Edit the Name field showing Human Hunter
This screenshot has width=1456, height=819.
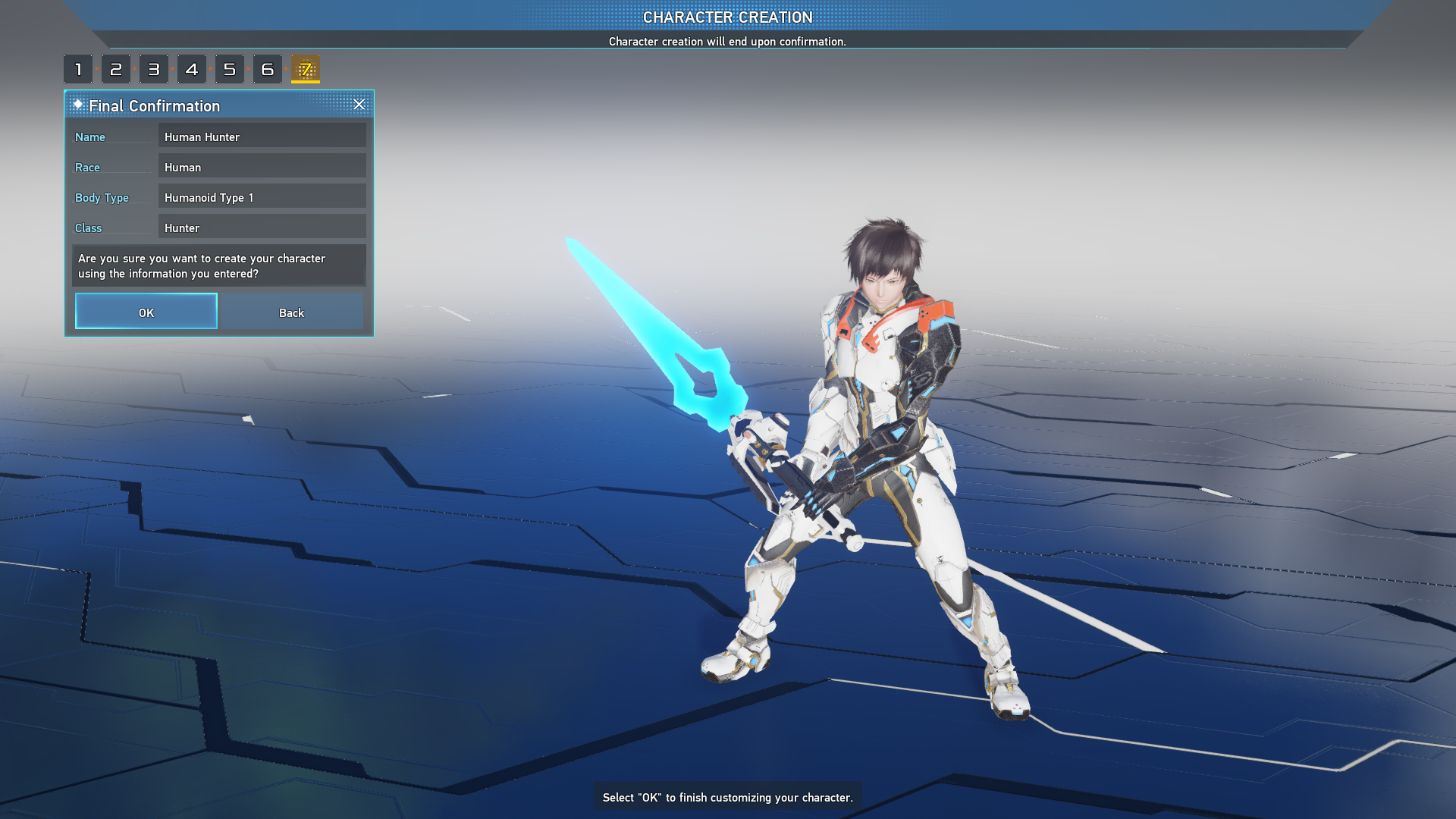[x=262, y=136]
